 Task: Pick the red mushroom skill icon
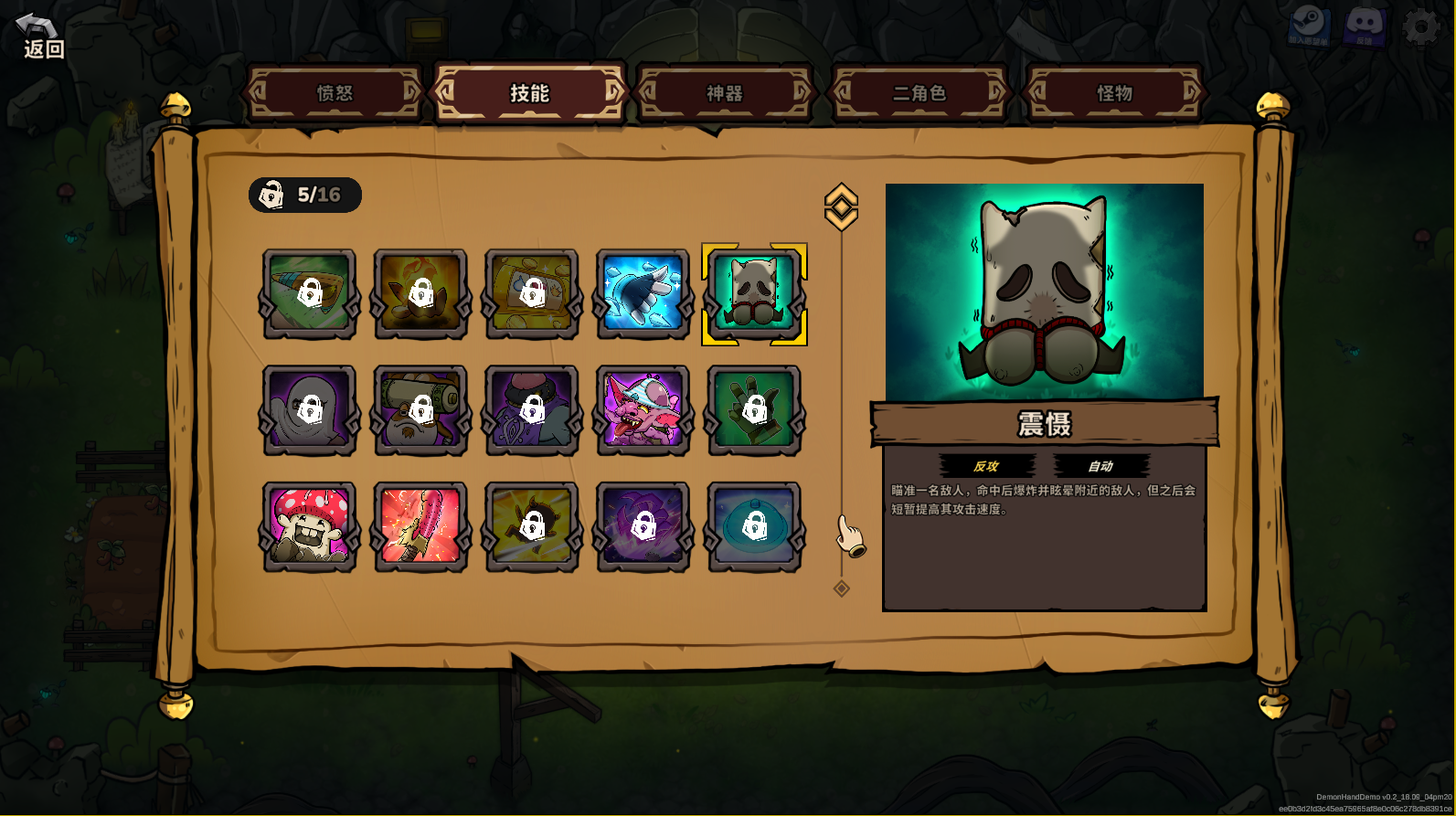(310, 527)
